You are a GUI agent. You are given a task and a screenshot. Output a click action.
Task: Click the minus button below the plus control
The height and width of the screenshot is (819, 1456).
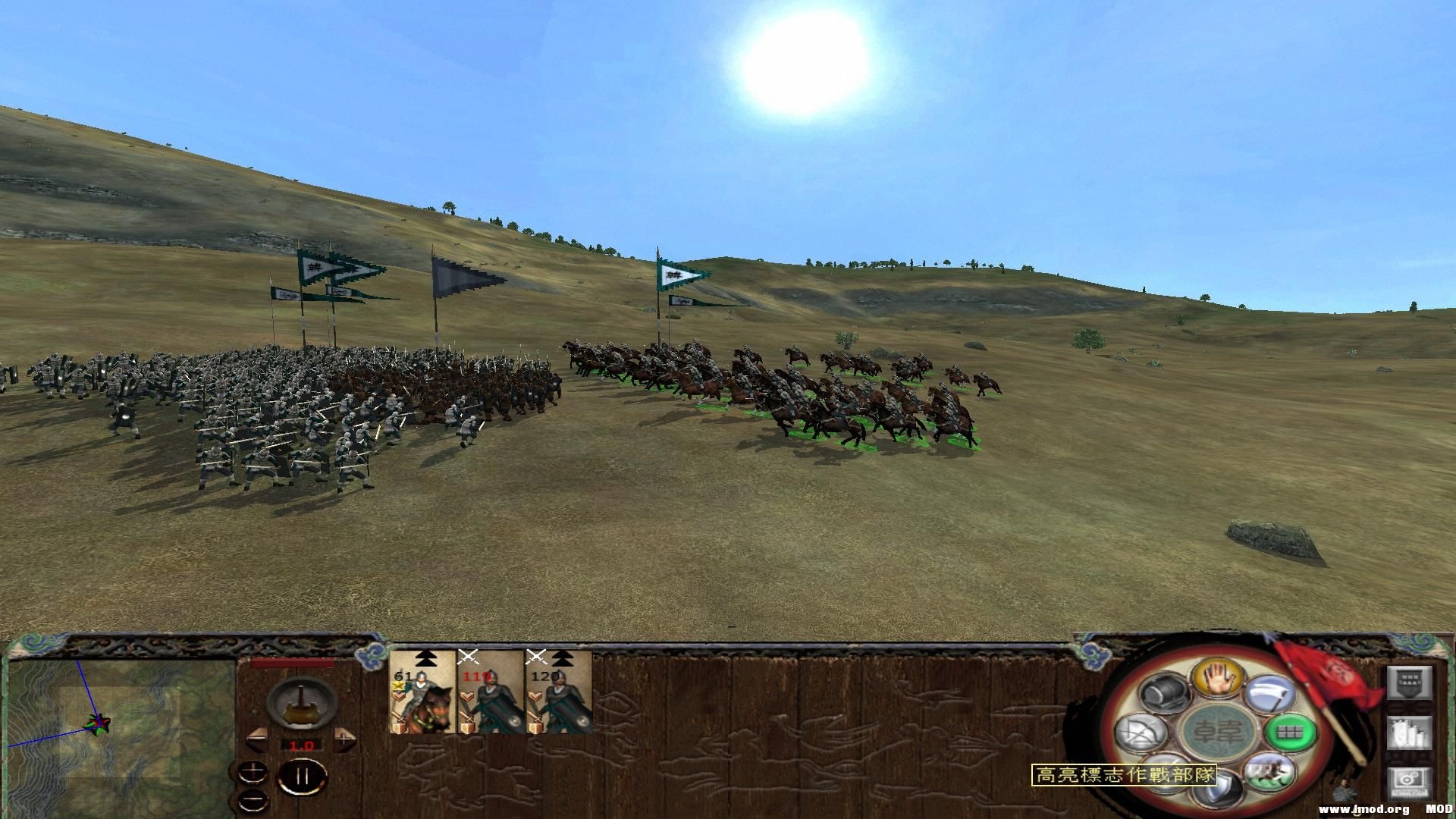(x=253, y=800)
